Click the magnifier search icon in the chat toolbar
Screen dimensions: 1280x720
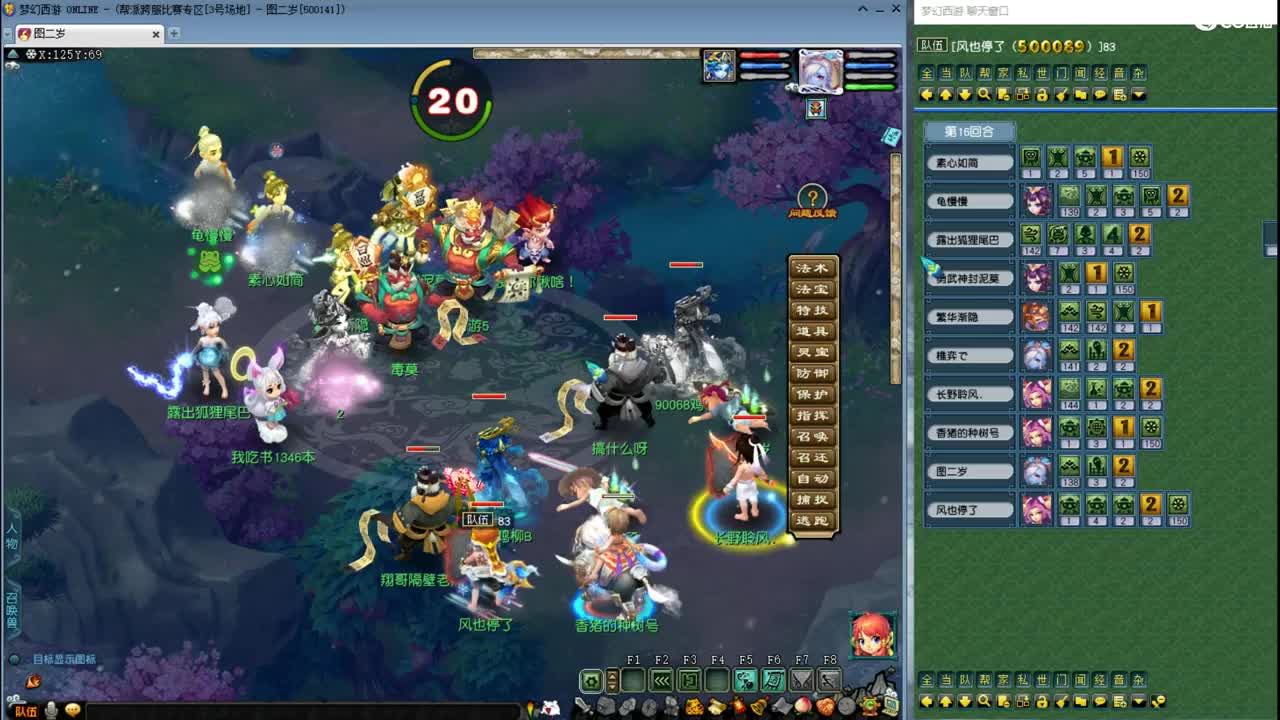[x=984, y=93]
